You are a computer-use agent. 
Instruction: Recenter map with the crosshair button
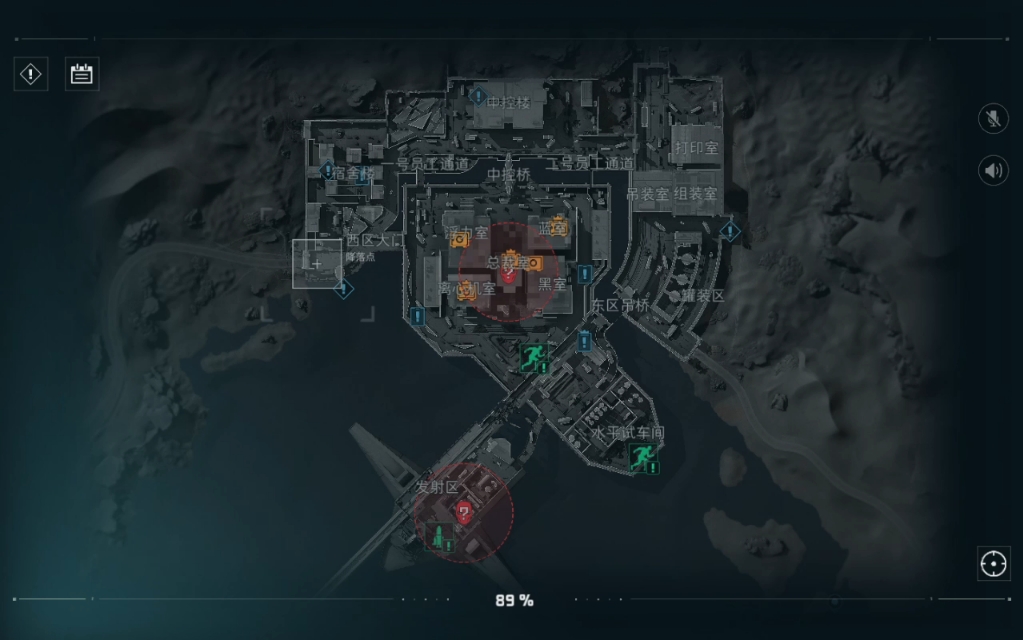tap(993, 563)
